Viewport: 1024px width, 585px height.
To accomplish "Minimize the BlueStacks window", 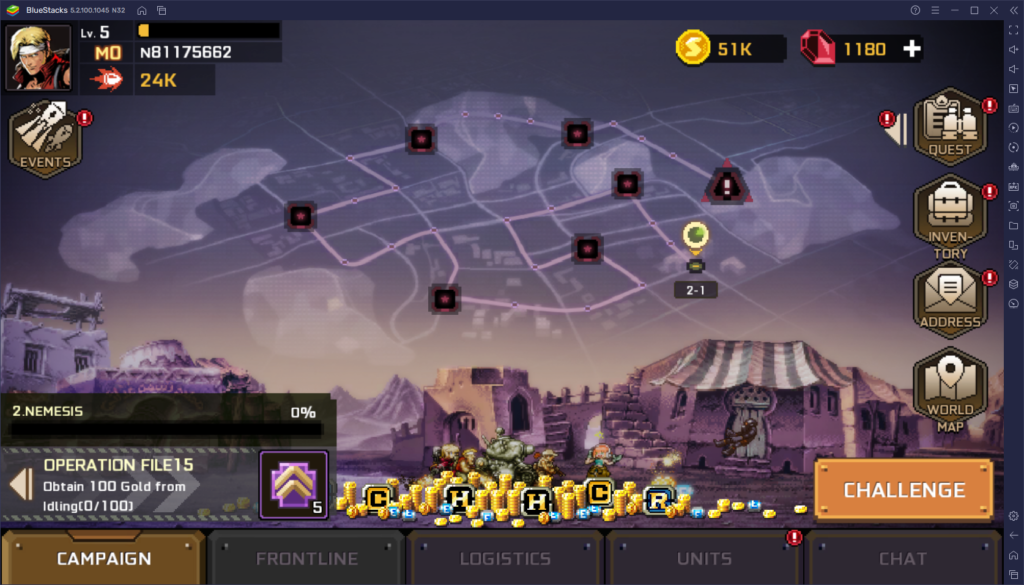I will tap(954, 10).
